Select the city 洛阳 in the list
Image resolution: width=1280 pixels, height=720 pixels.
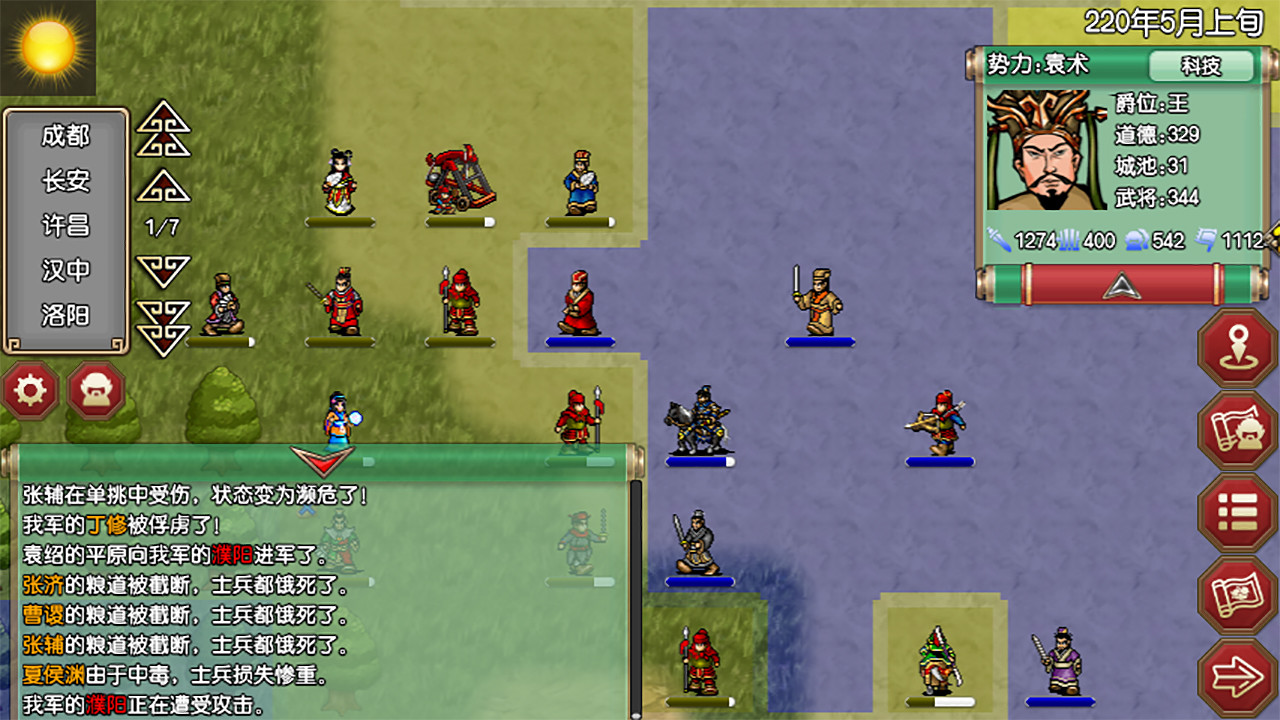click(66, 313)
